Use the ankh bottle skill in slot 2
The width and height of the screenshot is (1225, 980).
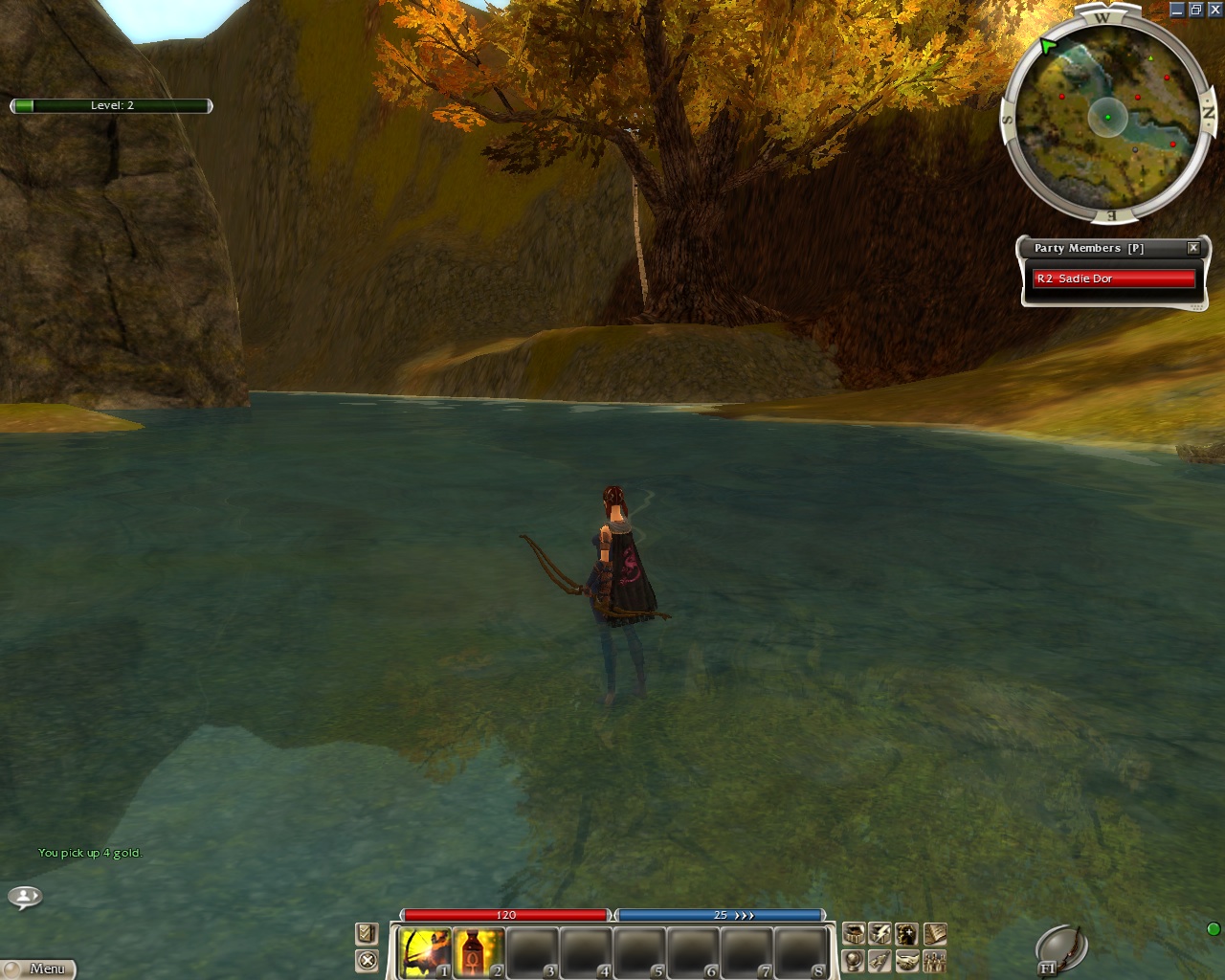(478, 953)
